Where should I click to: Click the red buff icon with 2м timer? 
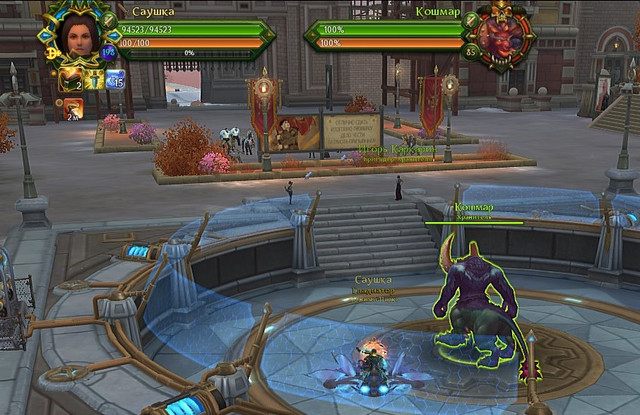[x=74, y=108]
